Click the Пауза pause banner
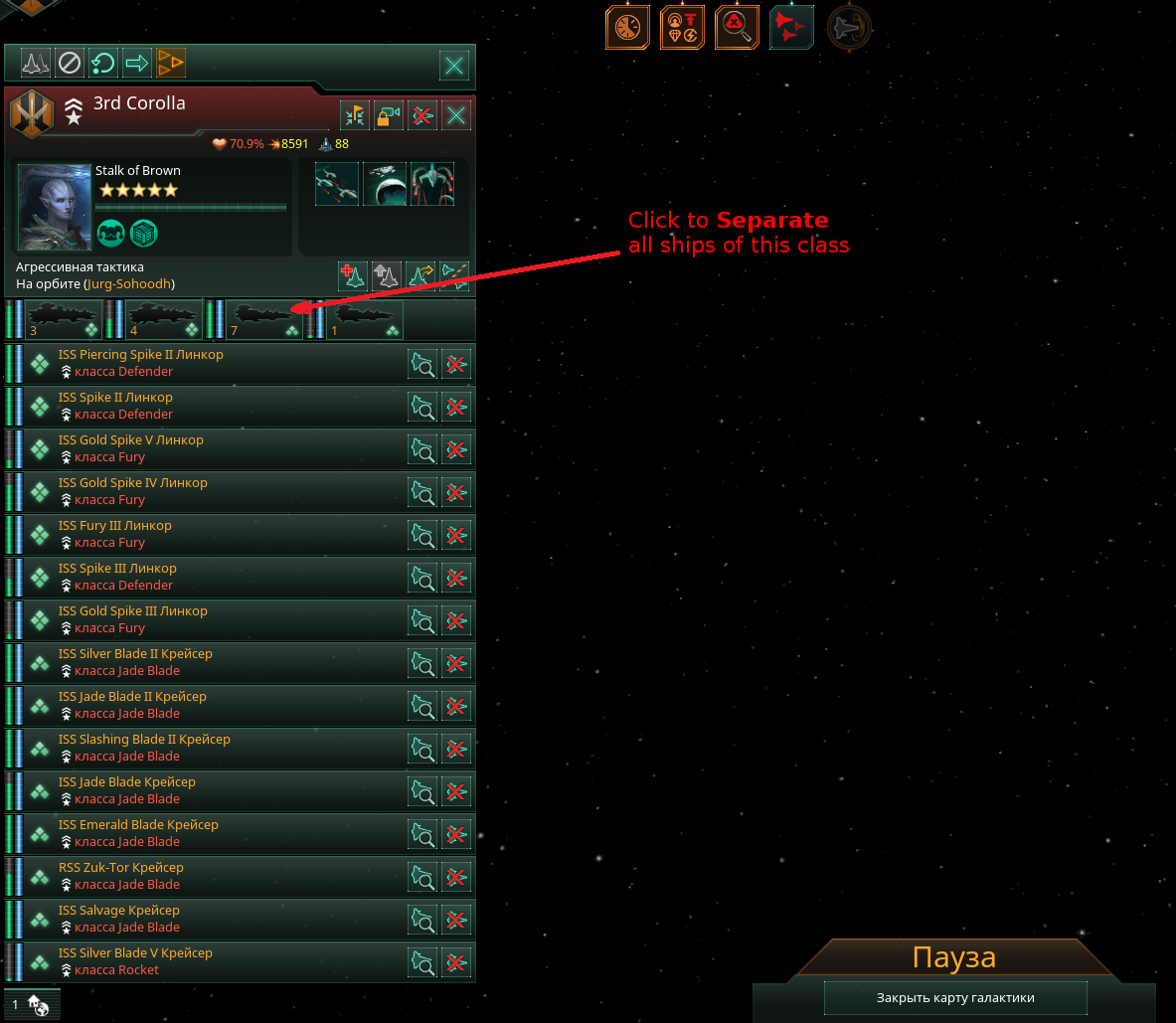 pyautogui.click(x=953, y=958)
